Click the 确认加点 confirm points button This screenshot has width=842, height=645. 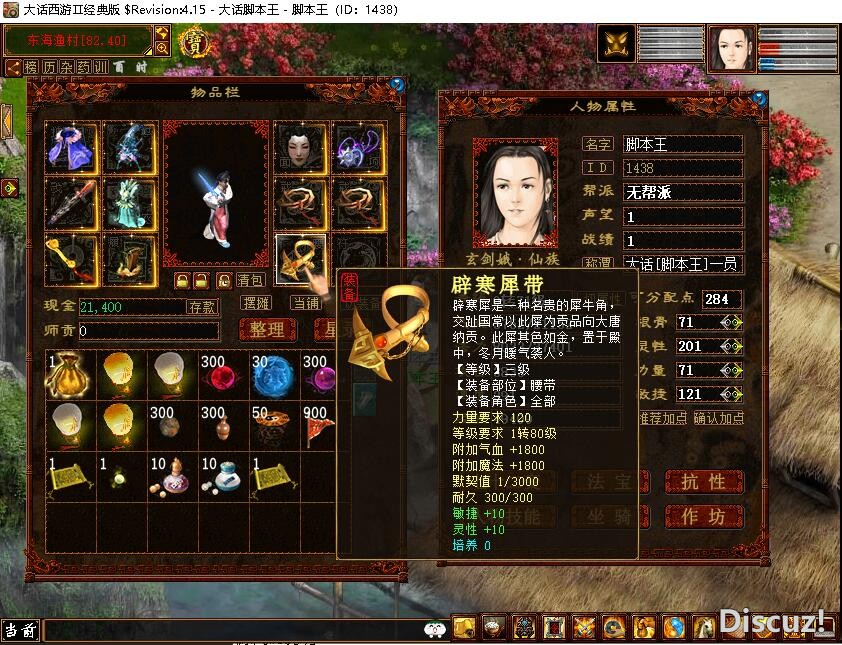719,417
